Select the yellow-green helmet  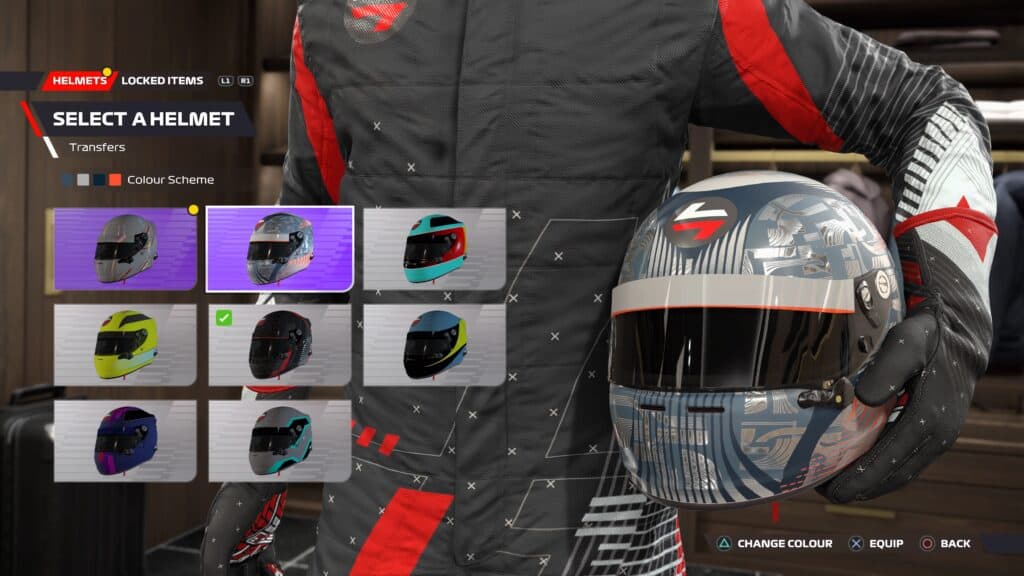(125, 345)
